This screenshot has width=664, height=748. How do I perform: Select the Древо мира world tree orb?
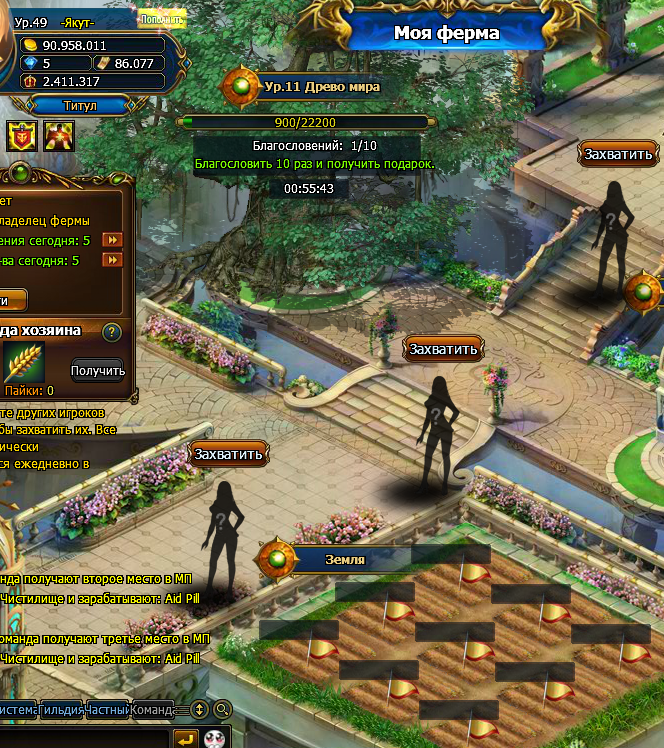pyautogui.click(x=241, y=87)
